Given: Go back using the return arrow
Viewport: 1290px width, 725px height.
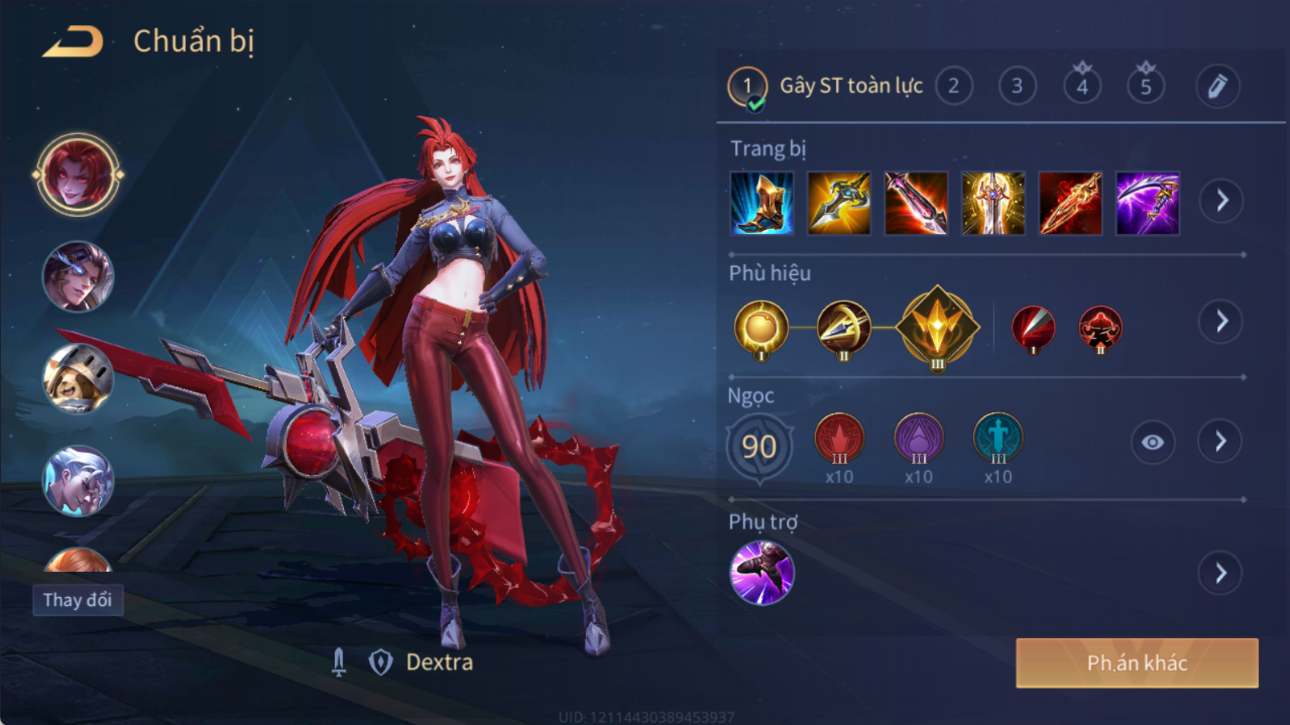Looking at the screenshot, I should coord(73,42).
